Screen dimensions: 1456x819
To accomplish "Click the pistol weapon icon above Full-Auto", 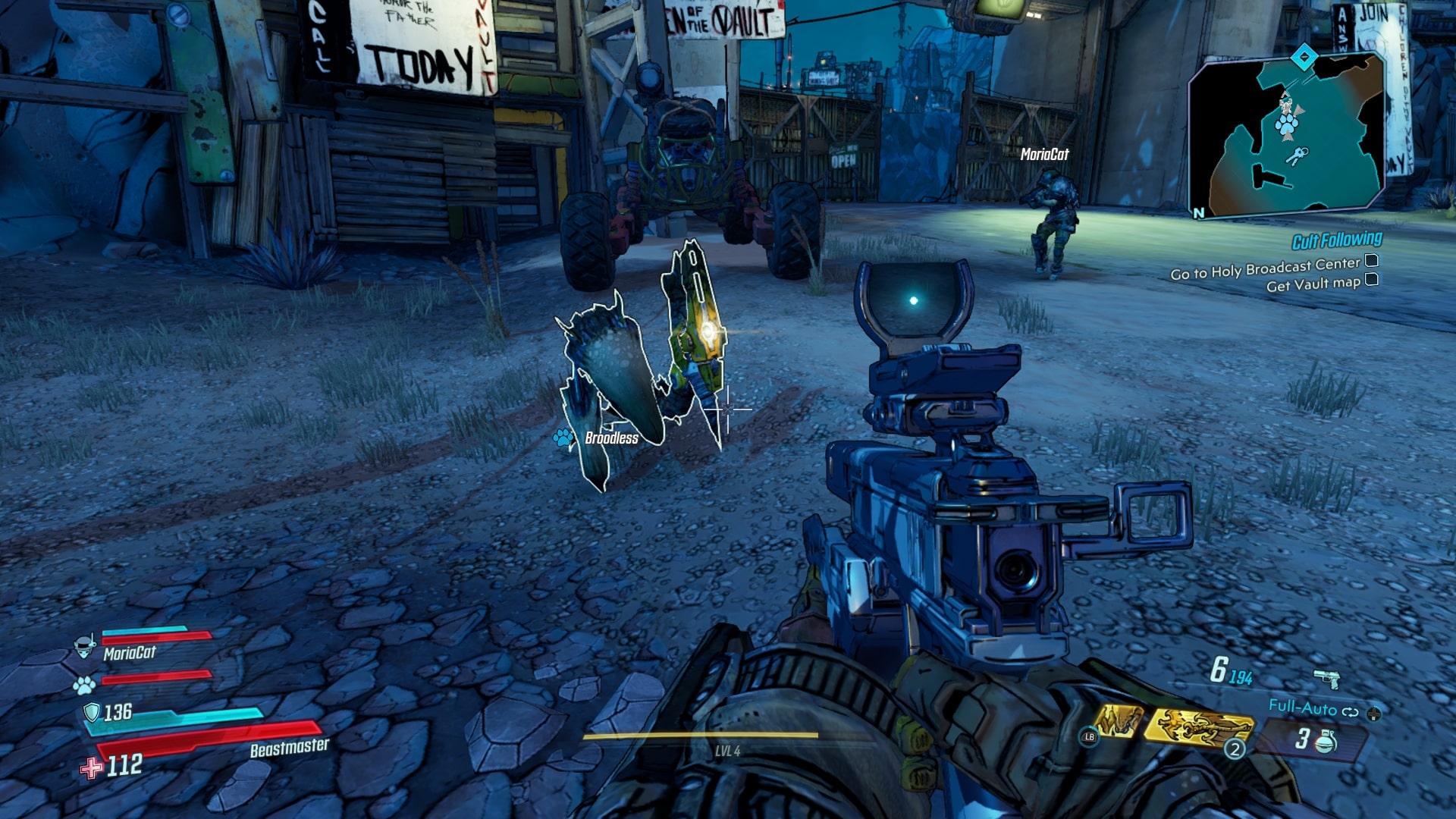I will click(1326, 677).
